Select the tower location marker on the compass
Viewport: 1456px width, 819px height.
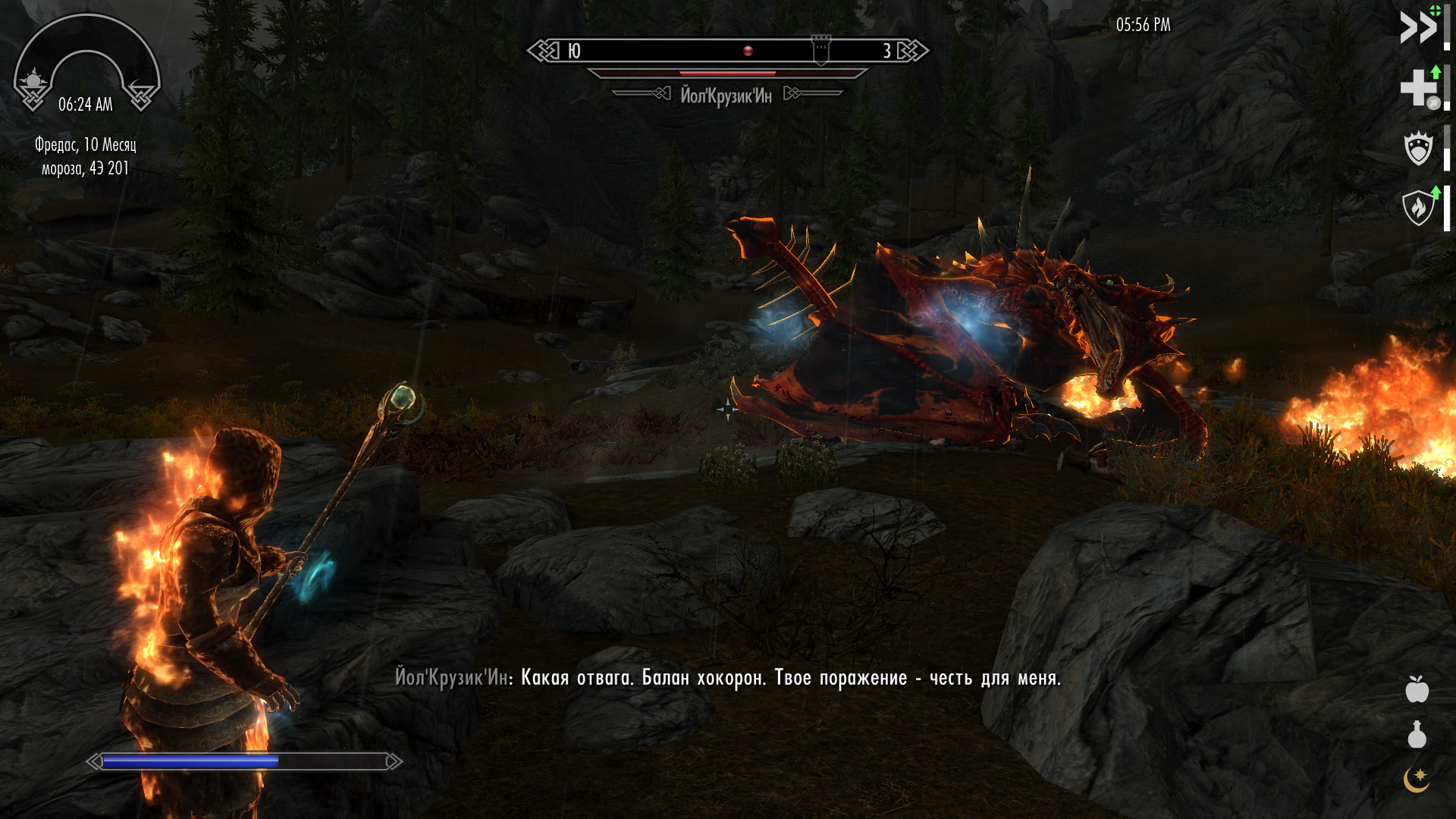(x=821, y=50)
